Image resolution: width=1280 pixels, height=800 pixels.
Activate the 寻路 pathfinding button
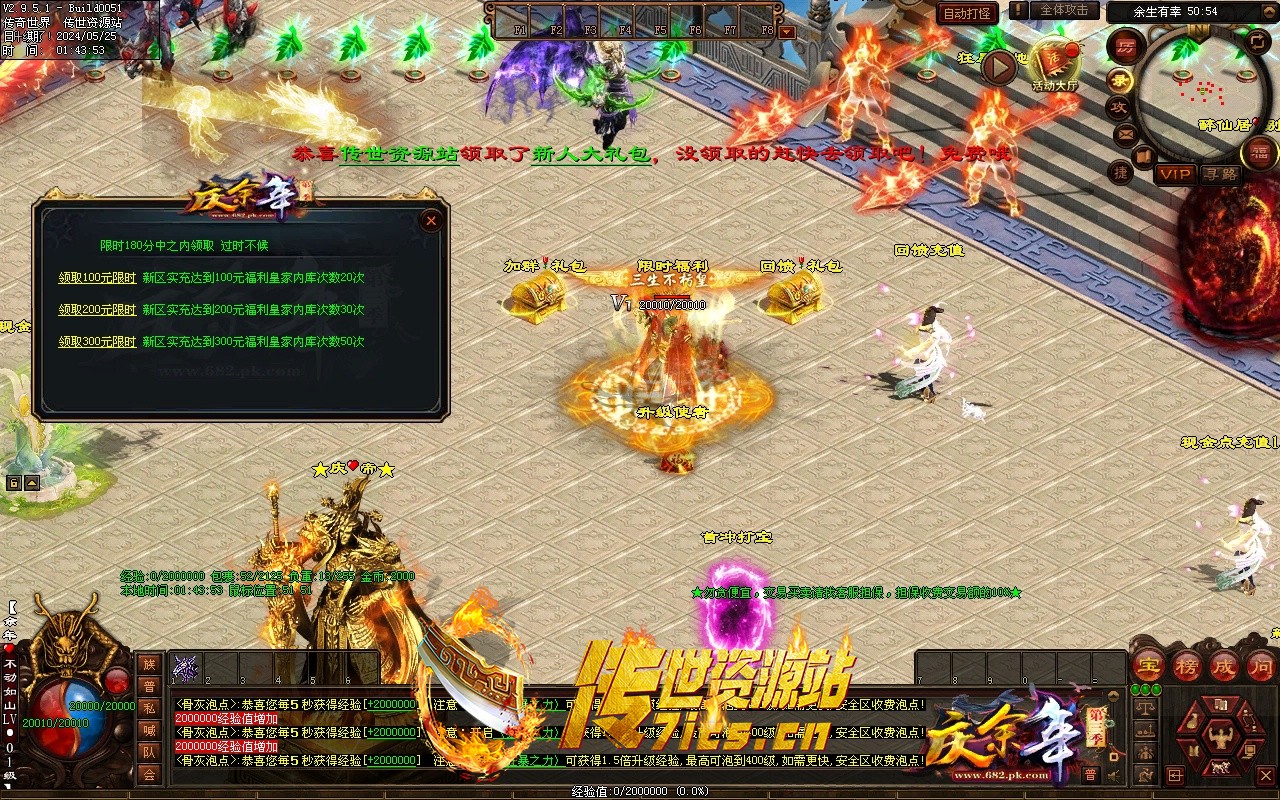(1219, 174)
